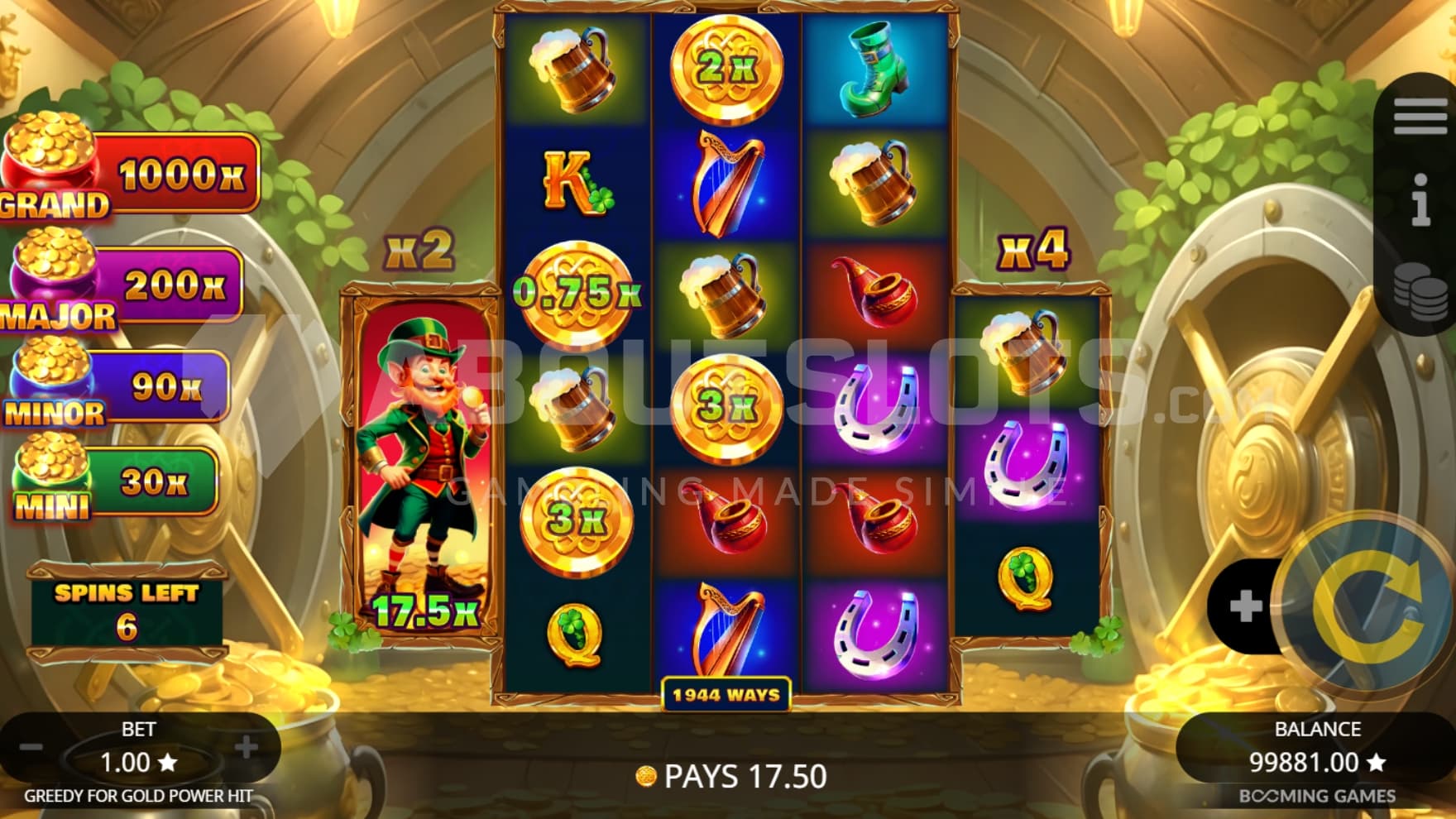Open the coin stack bet options
The width and height of the screenshot is (1456, 819).
coord(1420,291)
